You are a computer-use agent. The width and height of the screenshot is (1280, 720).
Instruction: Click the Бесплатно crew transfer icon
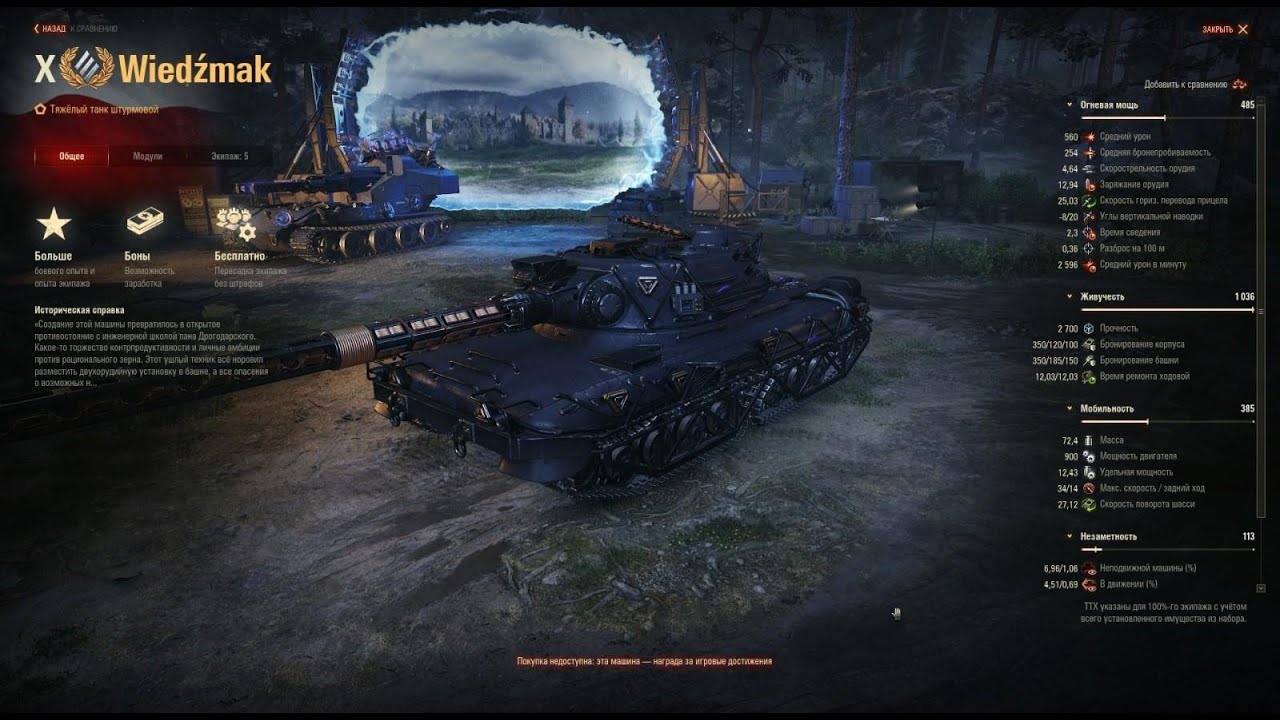coord(235,224)
